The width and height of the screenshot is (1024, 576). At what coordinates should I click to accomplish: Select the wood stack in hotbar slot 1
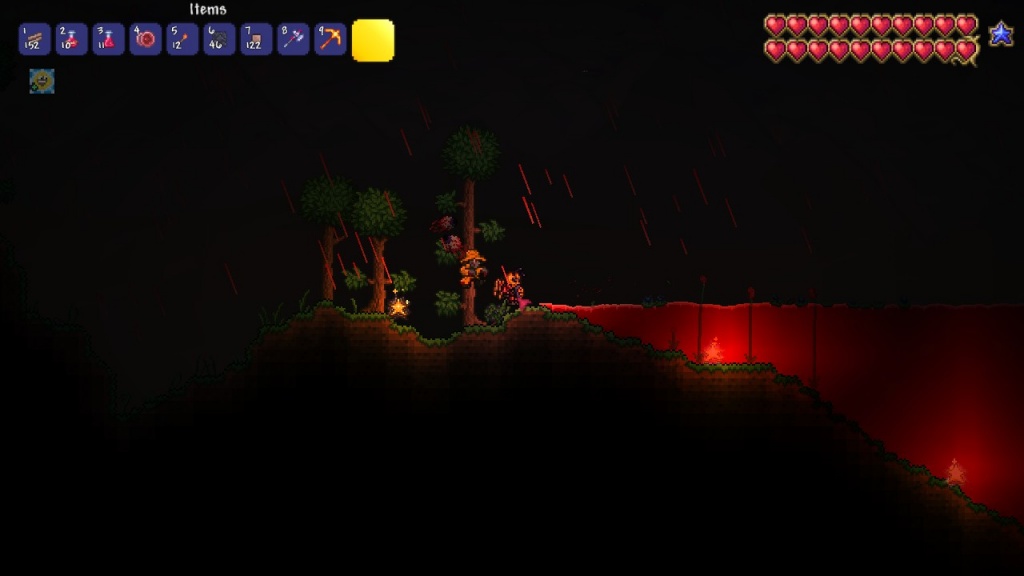tap(34, 39)
